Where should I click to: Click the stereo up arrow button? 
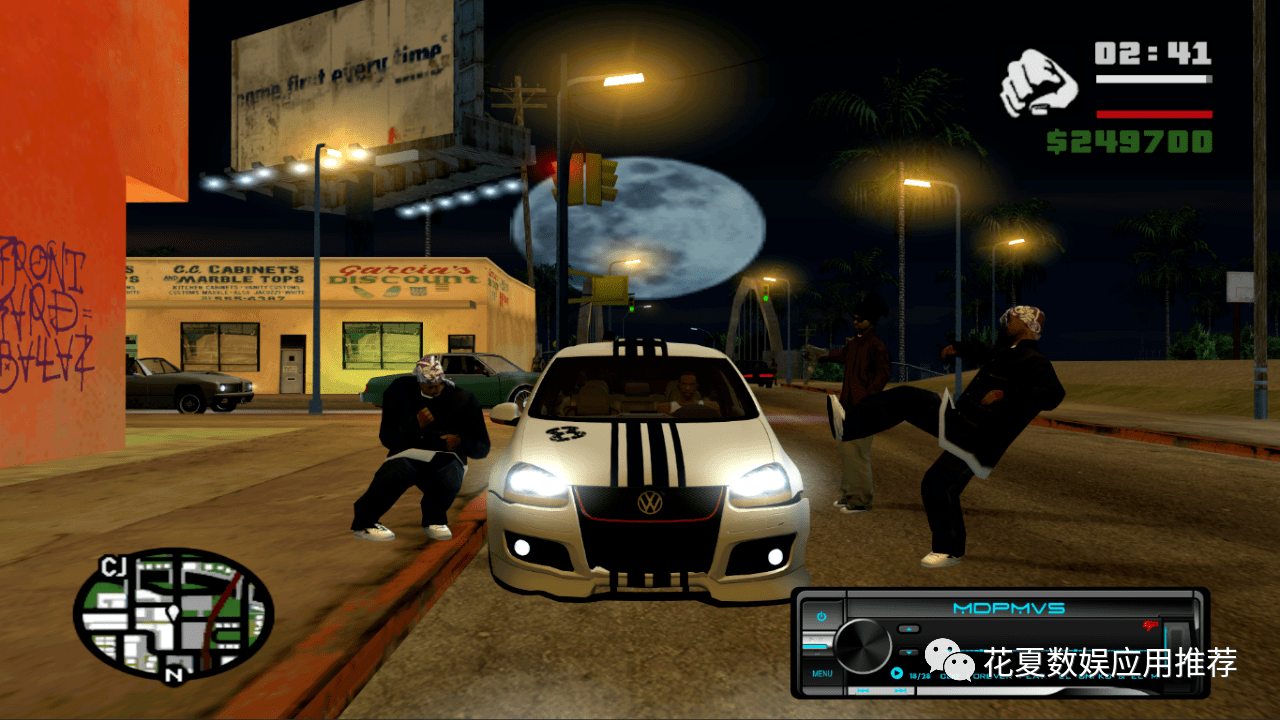(x=908, y=629)
